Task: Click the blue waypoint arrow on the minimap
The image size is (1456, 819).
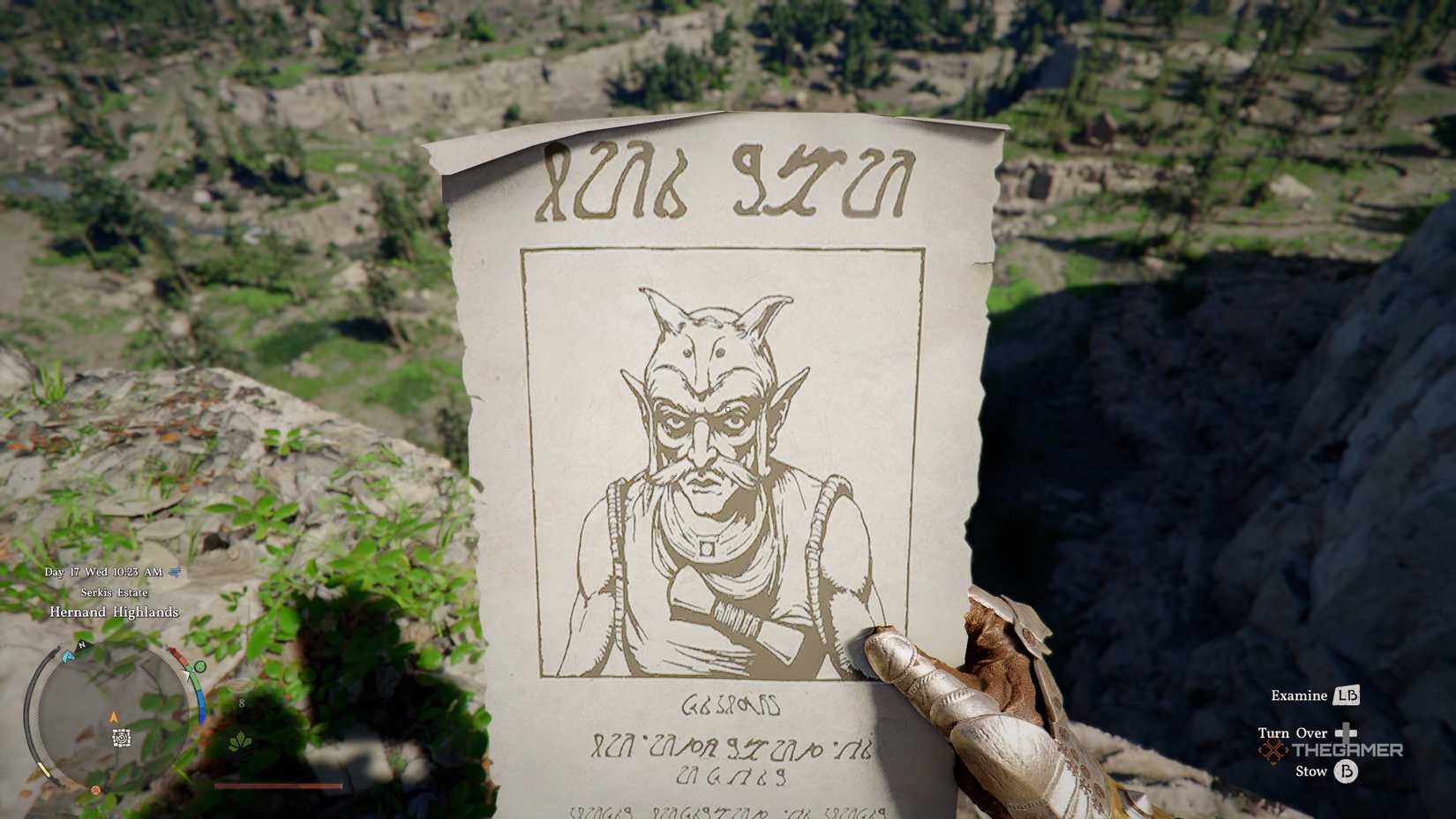Action: (x=68, y=657)
